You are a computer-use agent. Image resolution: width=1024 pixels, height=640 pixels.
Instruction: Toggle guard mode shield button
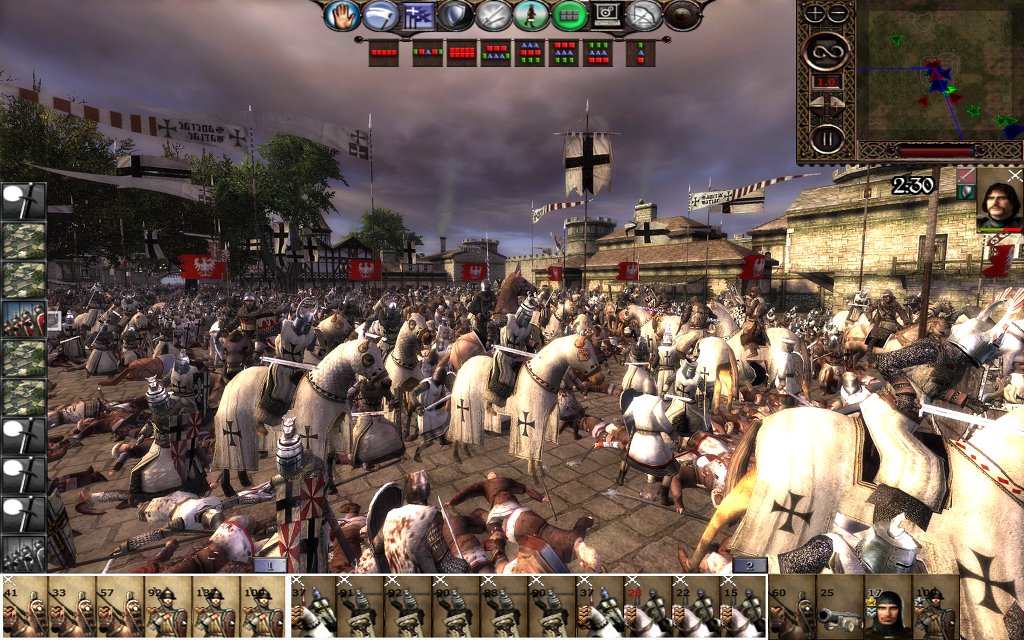(456, 15)
